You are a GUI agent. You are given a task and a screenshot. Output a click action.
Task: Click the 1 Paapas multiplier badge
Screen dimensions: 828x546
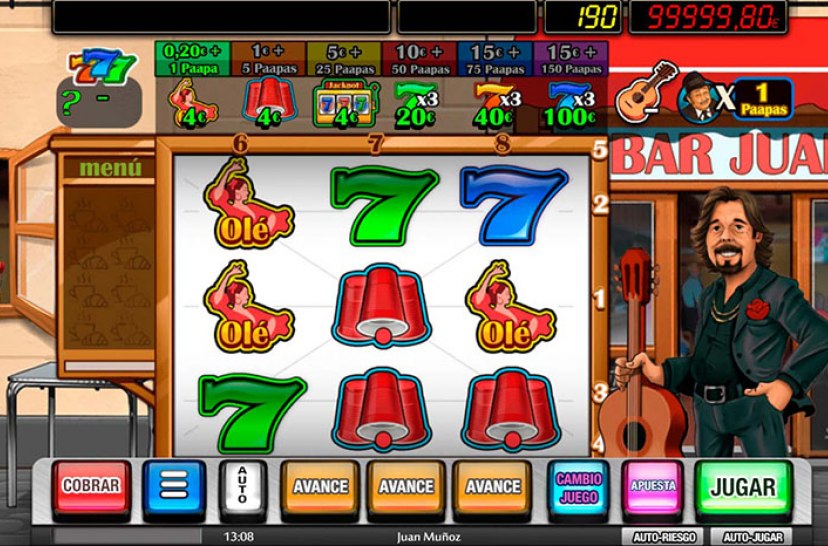763,99
